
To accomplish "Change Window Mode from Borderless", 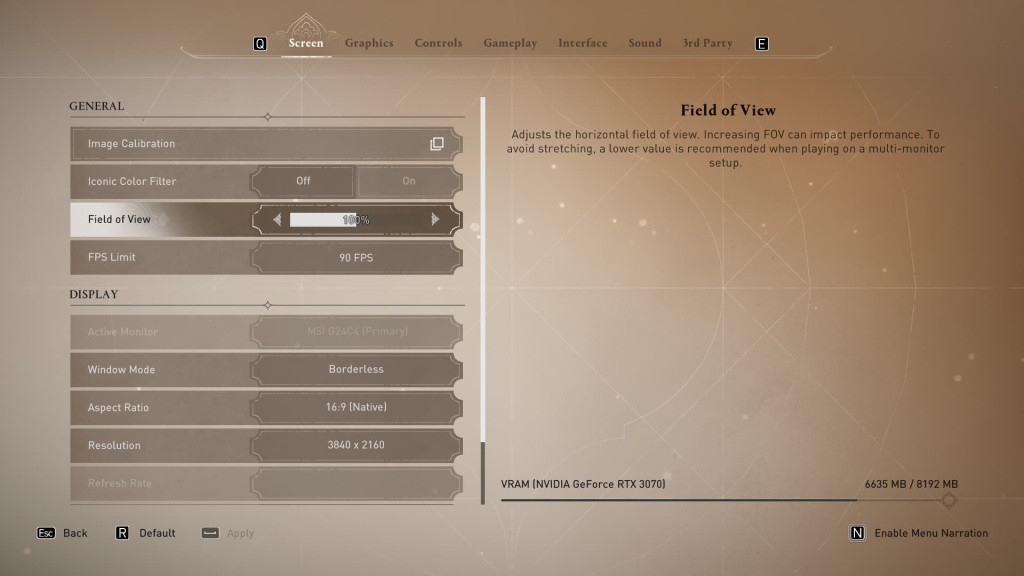I will click(356, 369).
